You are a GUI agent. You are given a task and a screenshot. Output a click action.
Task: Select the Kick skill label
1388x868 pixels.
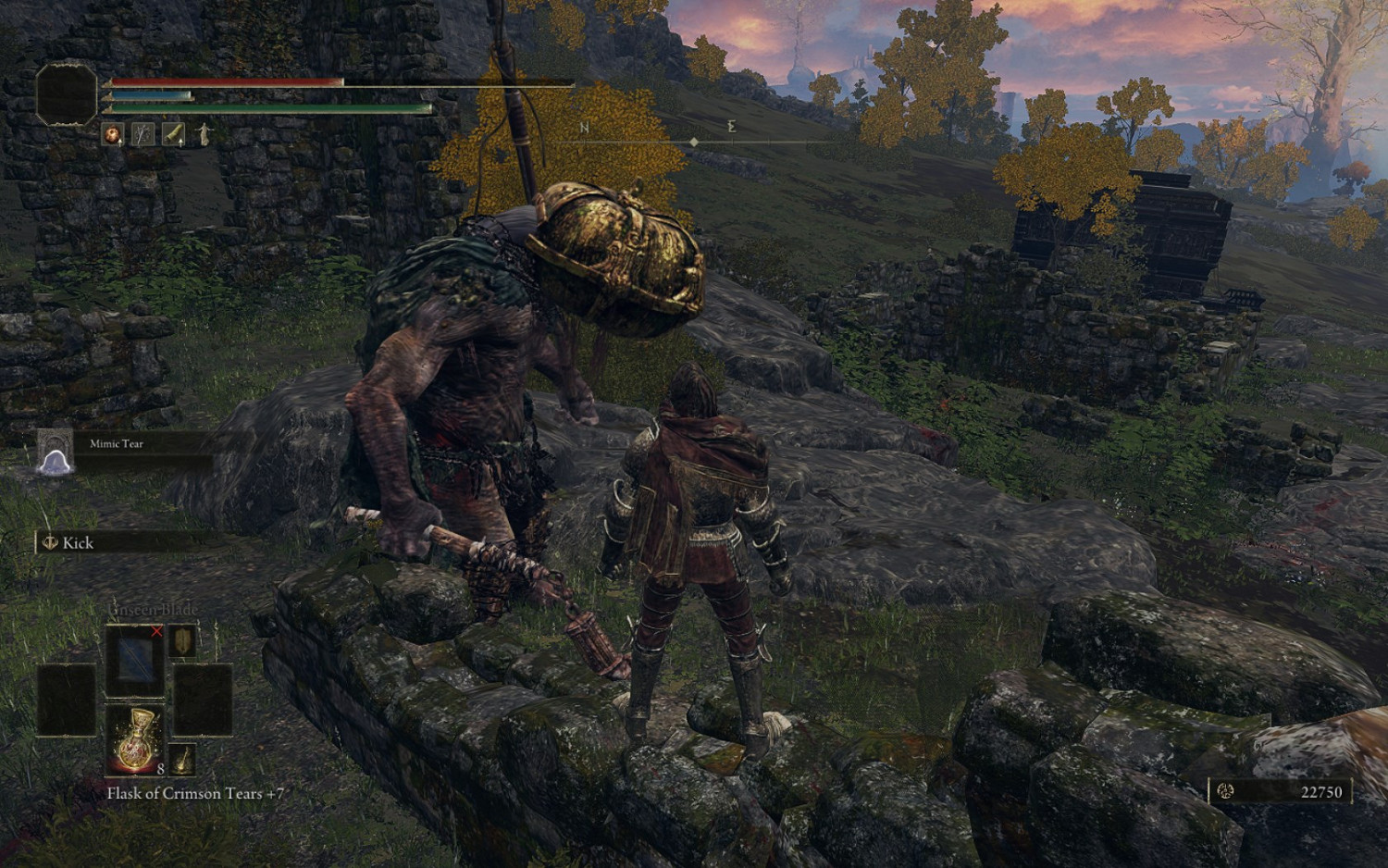pos(78,543)
